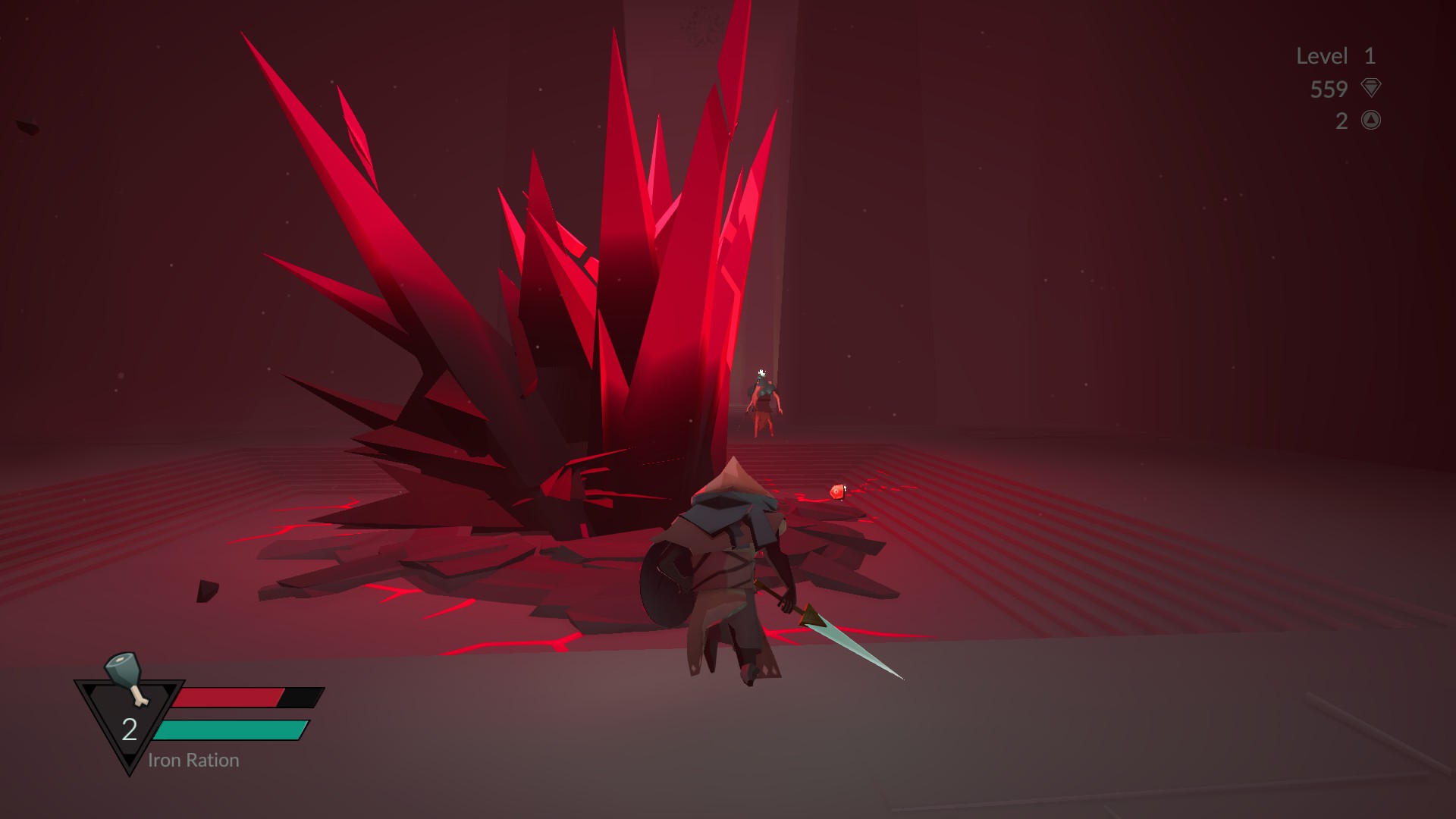Viewport: 1456px width, 819px height.
Task: Click the gem currency icon
Action: click(x=1370, y=88)
